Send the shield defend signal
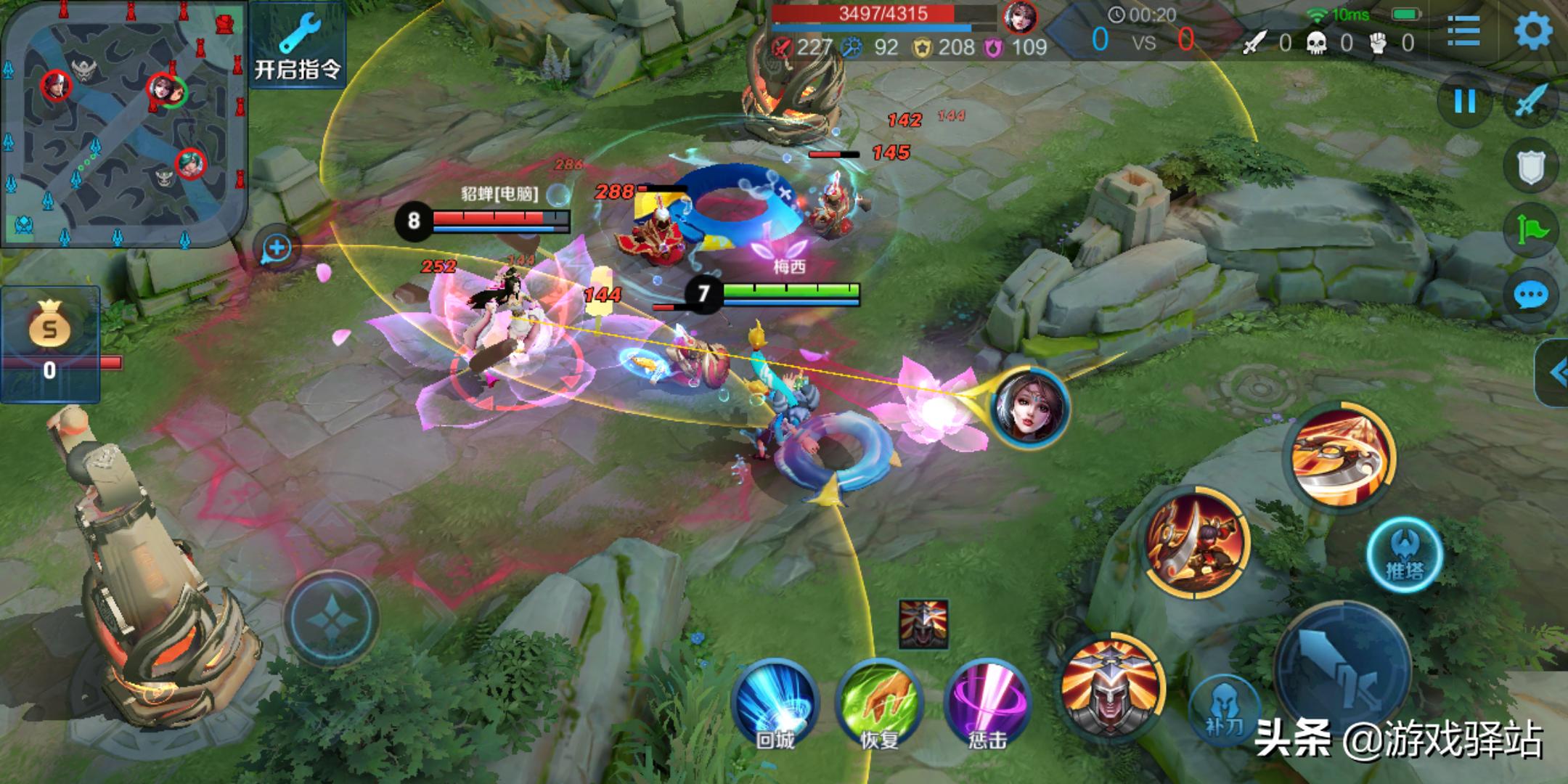1568x784 pixels. (x=1532, y=167)
